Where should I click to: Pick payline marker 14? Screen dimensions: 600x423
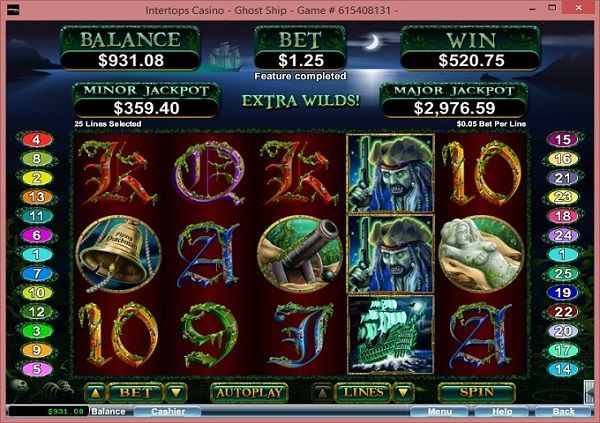click(x=562, y=368)
